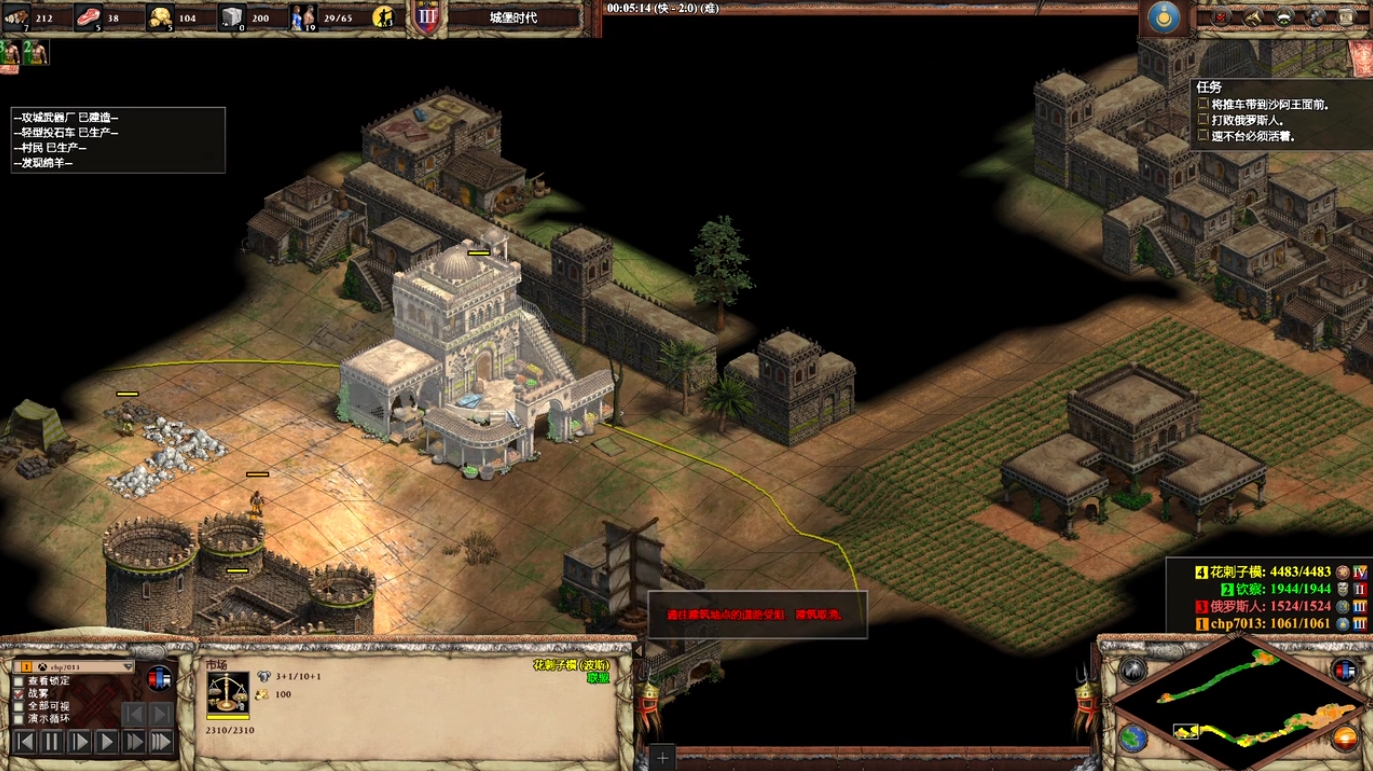Screen dimensions: 1373x771
Task: Set replay to fastest triple-arrow speed
Action: [160, 742]
